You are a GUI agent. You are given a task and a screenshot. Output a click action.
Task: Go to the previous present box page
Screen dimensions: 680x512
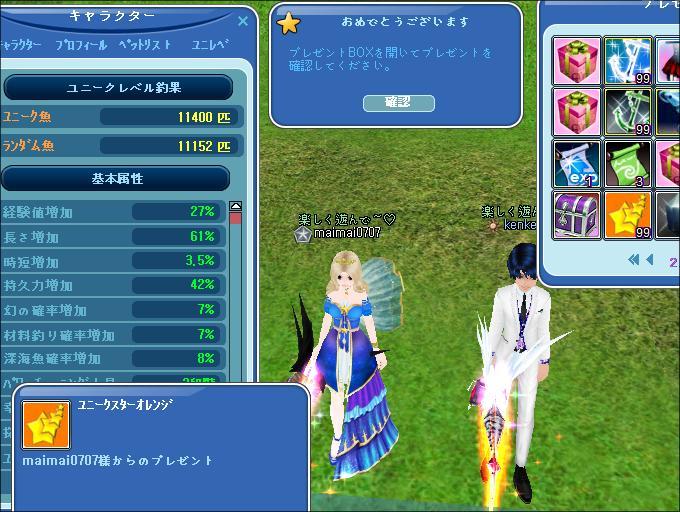pyautogui.click(x=651, y=260)
